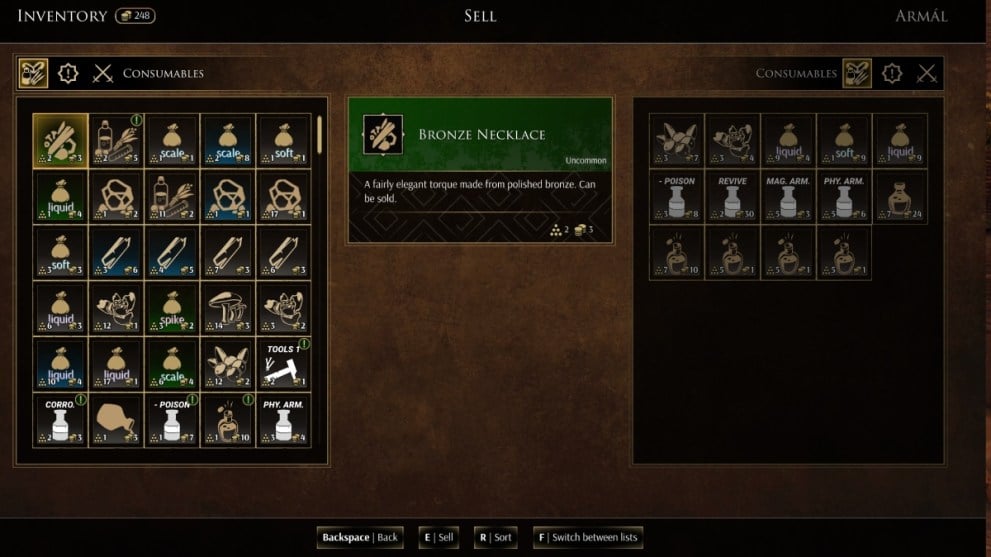Open Armál's exclamation mark tab
Image resolution: width=991 pixels, height=557 pixels.
(x=892, y=73)
